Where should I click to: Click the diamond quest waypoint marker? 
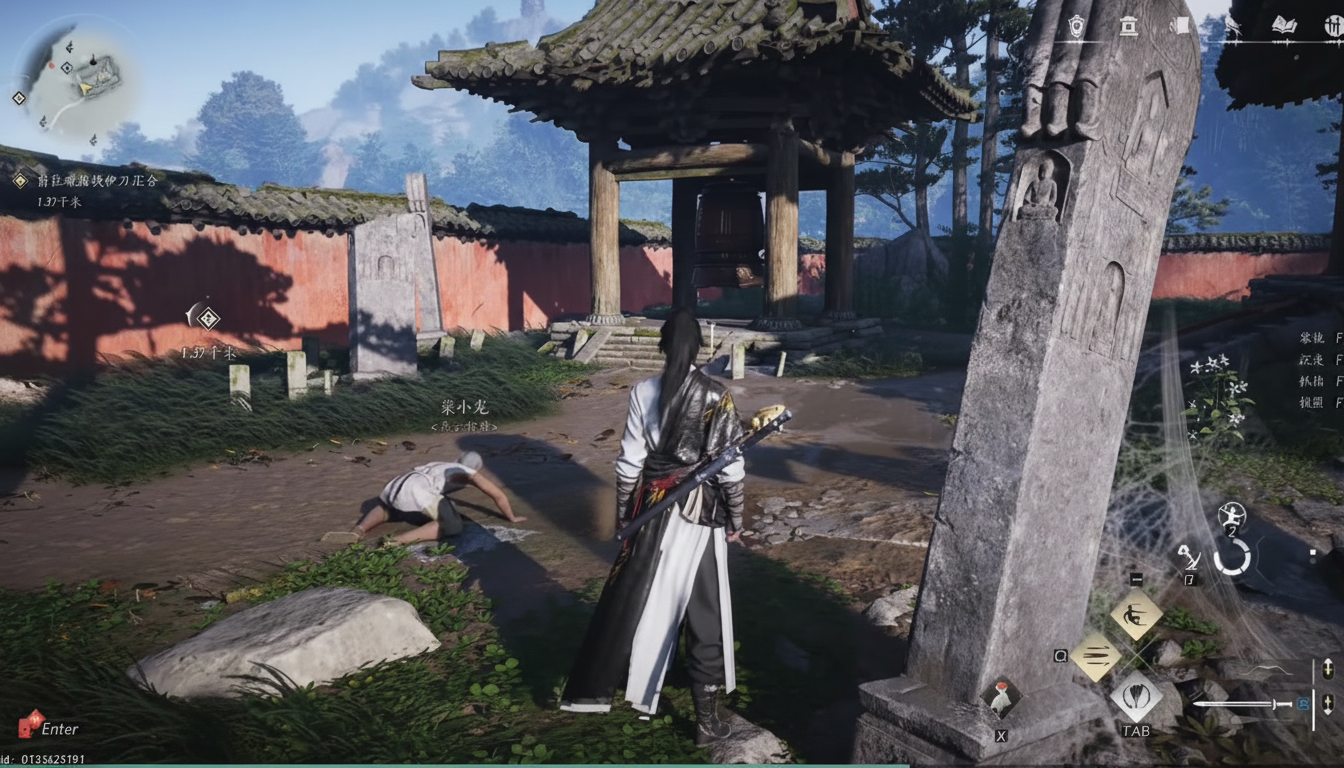(x=207, y=318)
